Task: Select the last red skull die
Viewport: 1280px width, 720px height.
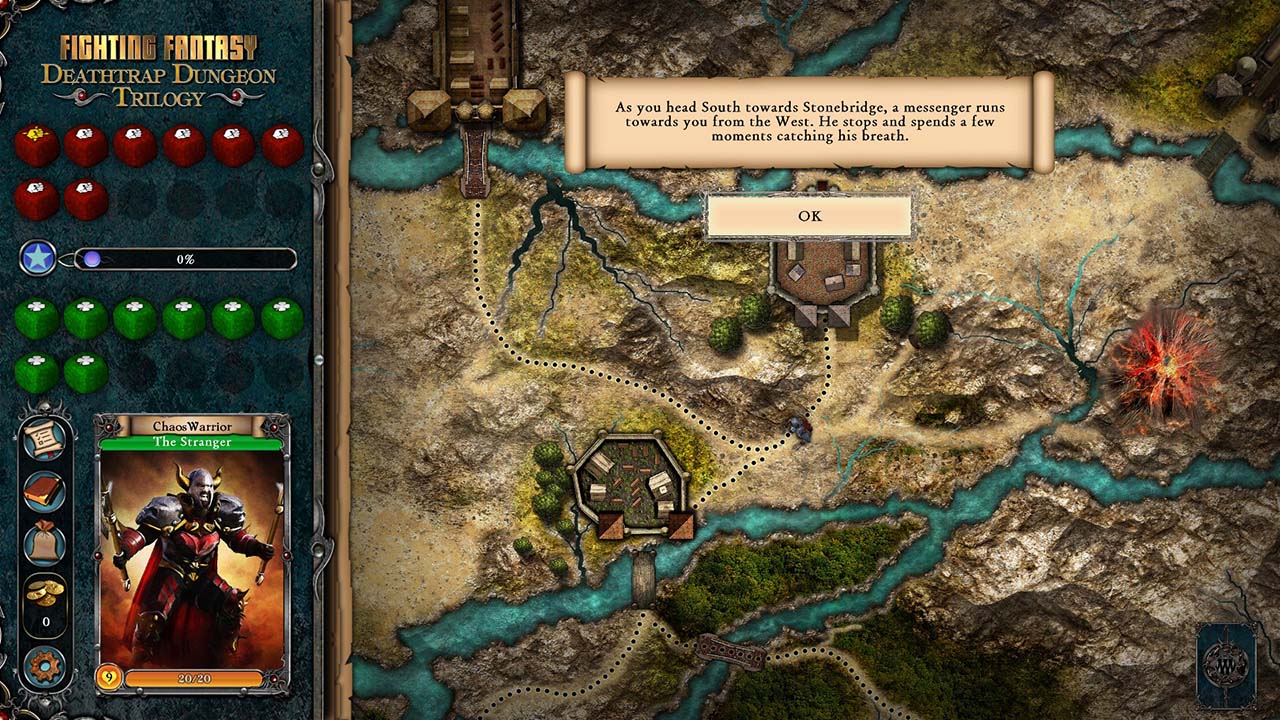Action: [86, 198]
